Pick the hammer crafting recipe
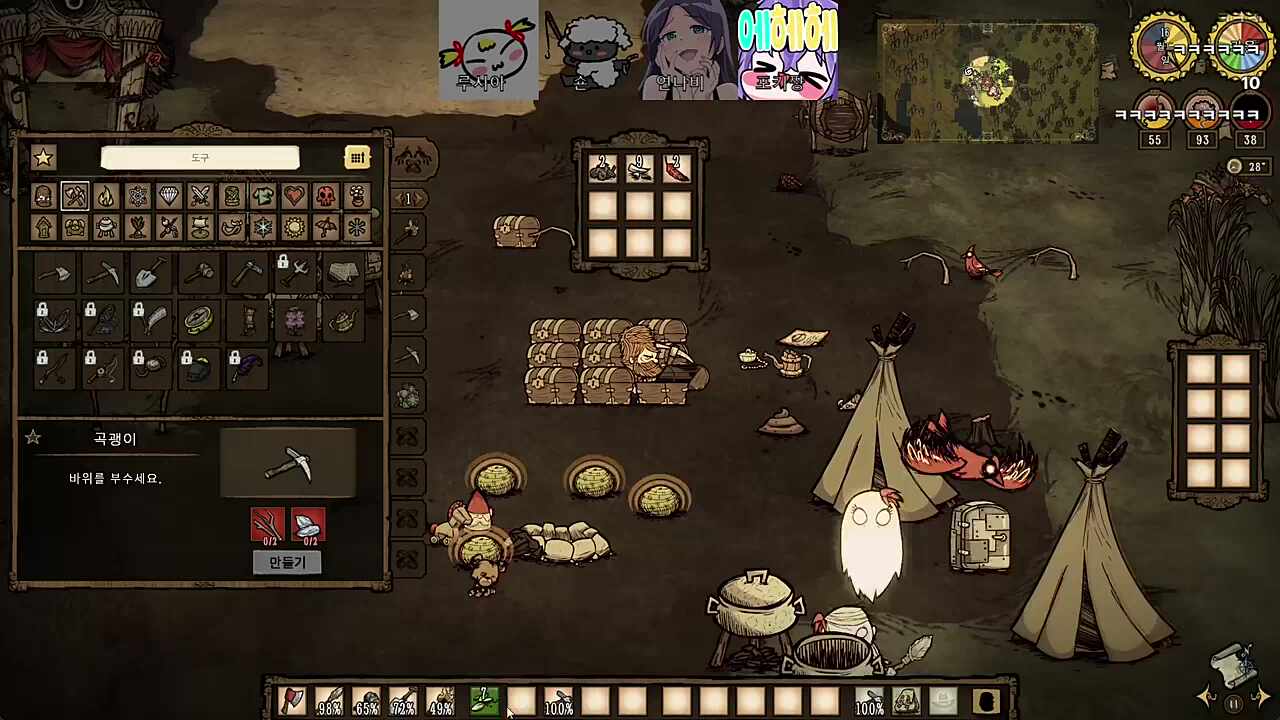1280x720 pixels. [199, 272]
